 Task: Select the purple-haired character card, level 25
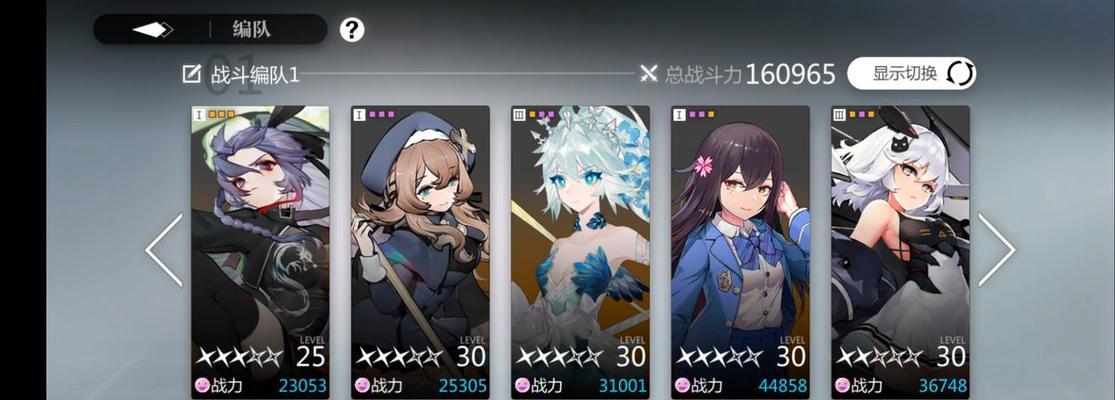click(260, 250)
